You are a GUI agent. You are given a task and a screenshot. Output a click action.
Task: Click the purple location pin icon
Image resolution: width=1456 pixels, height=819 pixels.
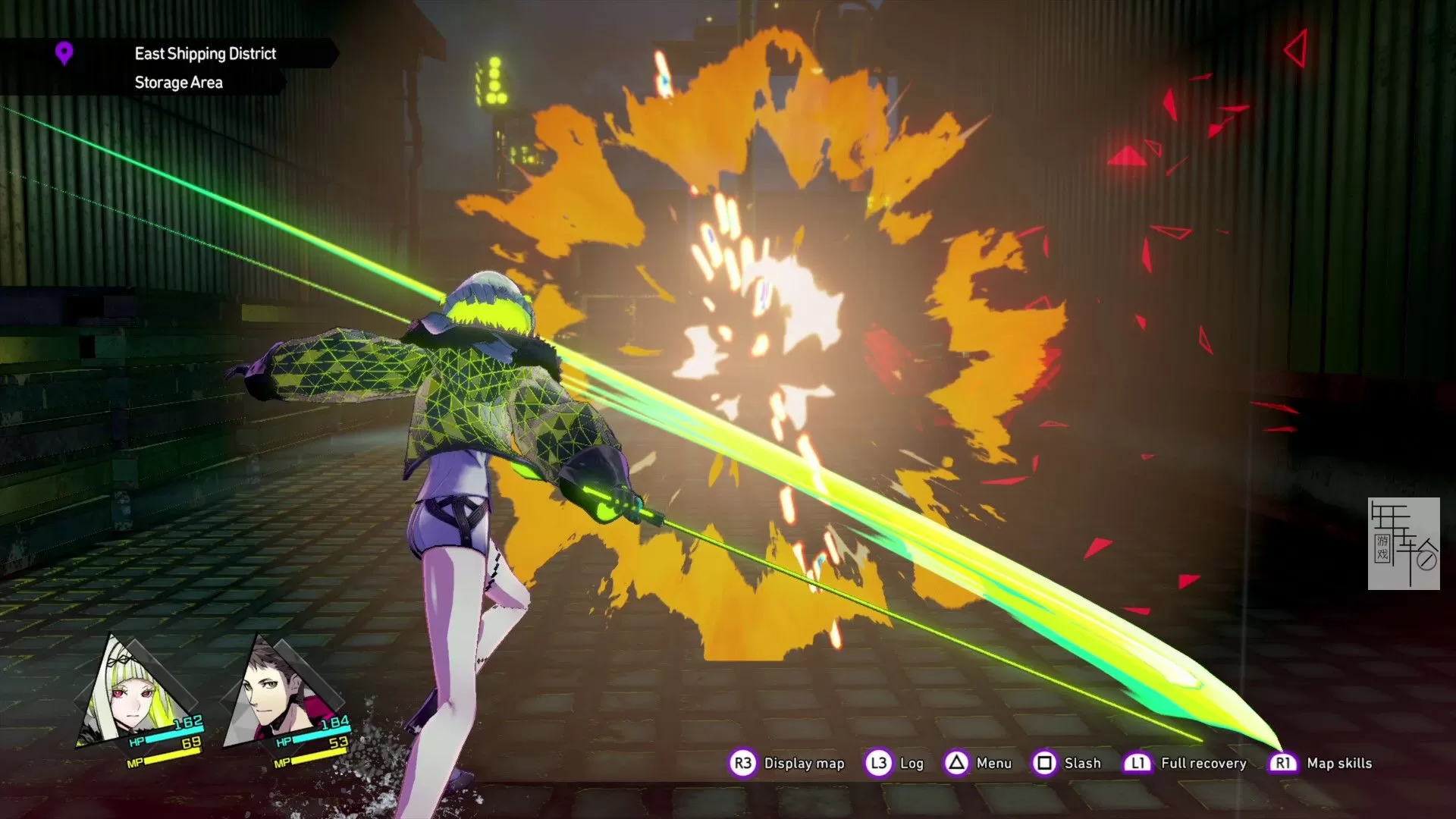click(x=64, y=53)
